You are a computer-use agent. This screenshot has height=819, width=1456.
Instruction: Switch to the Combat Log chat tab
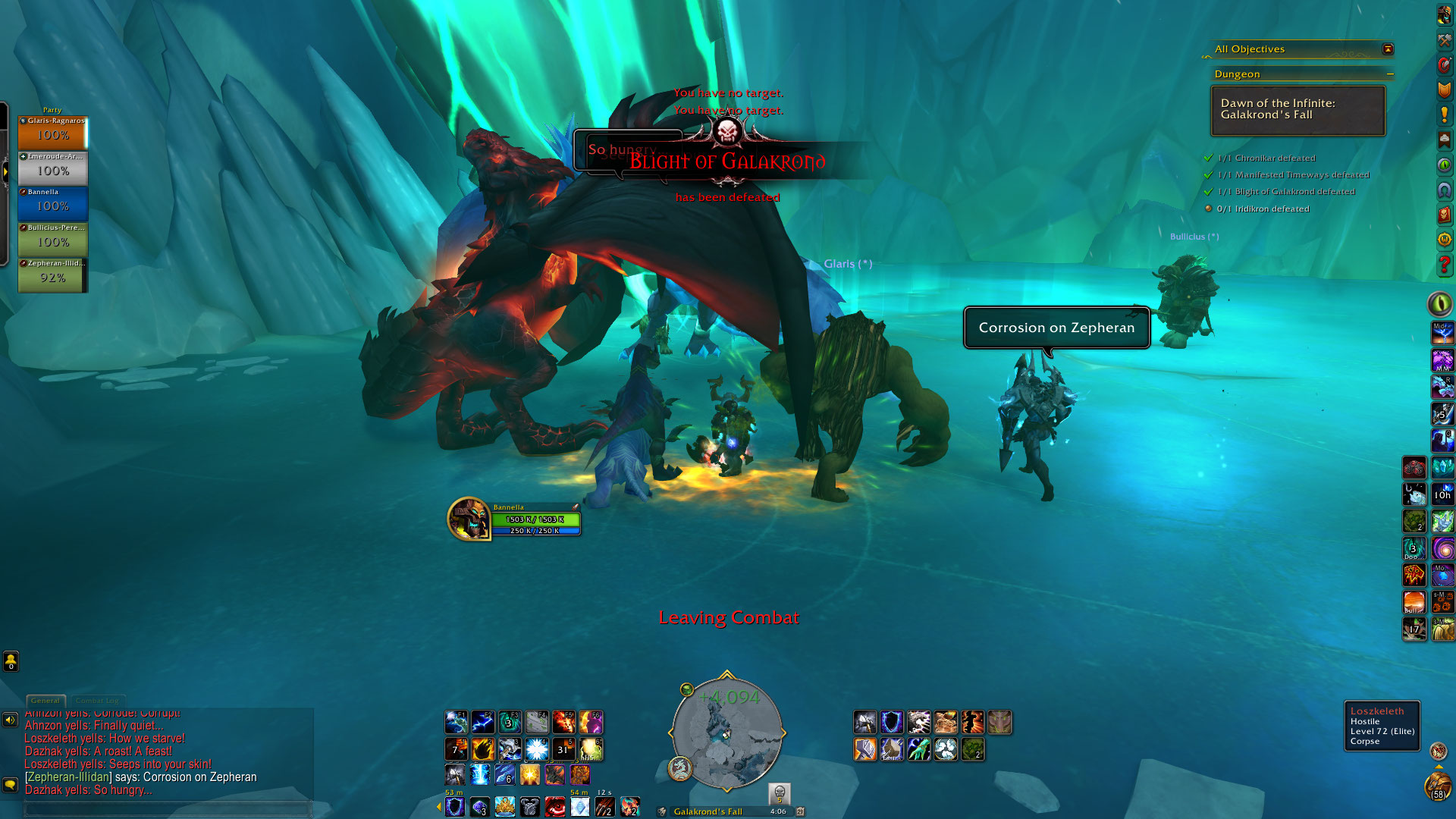pos(97,701)
